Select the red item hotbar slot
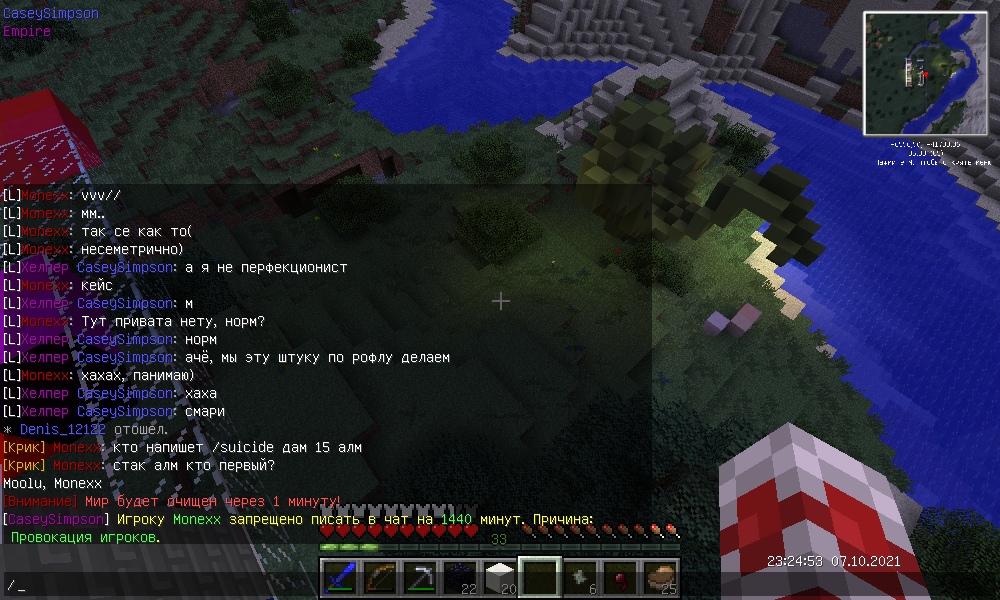1000x600 pixels. (620, 578)
